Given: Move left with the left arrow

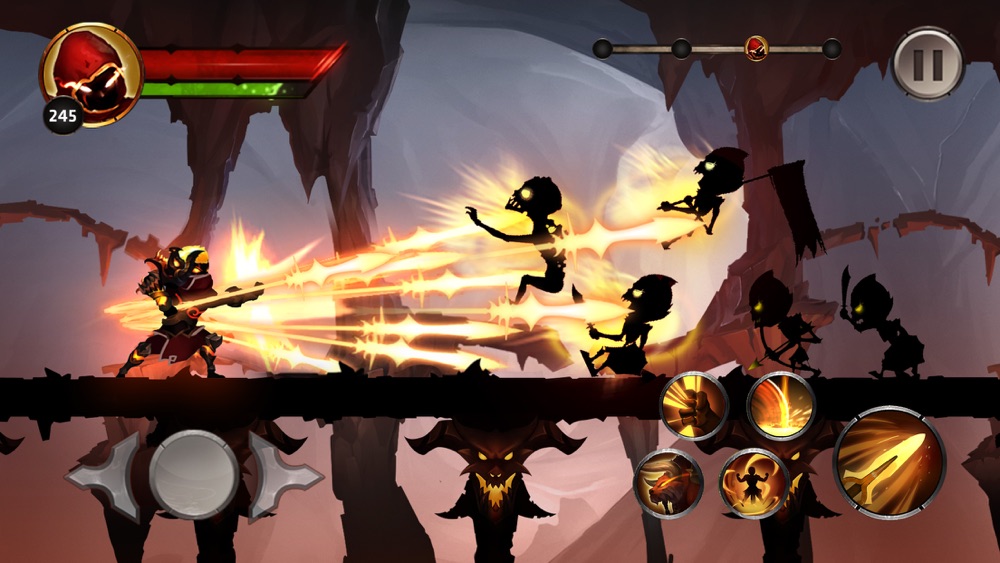Looking at the screenshot, I should 105,476.
